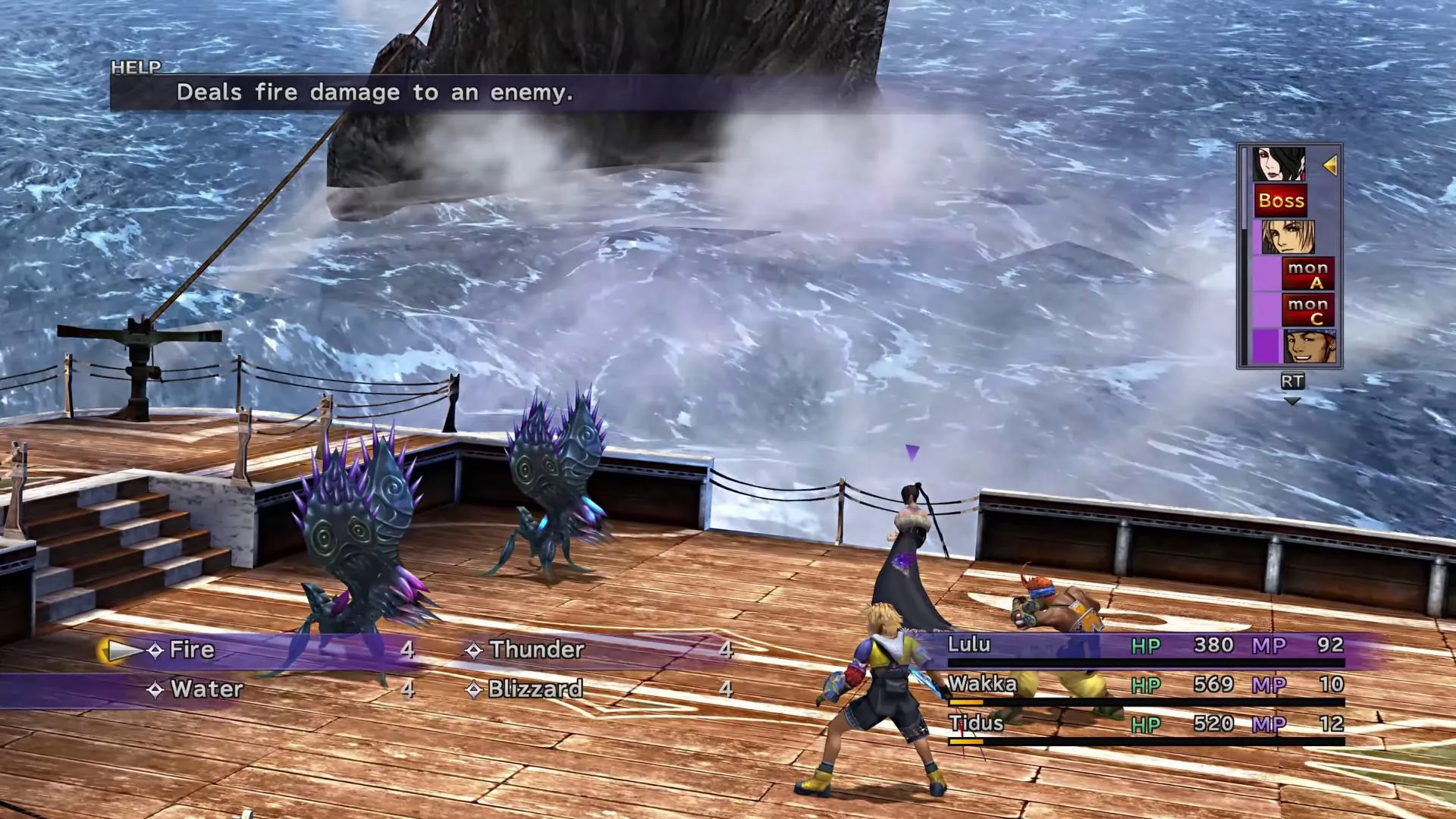Click the Boss entry in the turn order
This screenshot has height=819, width=1456.
pyautogui.click(x=1282, y=201)
